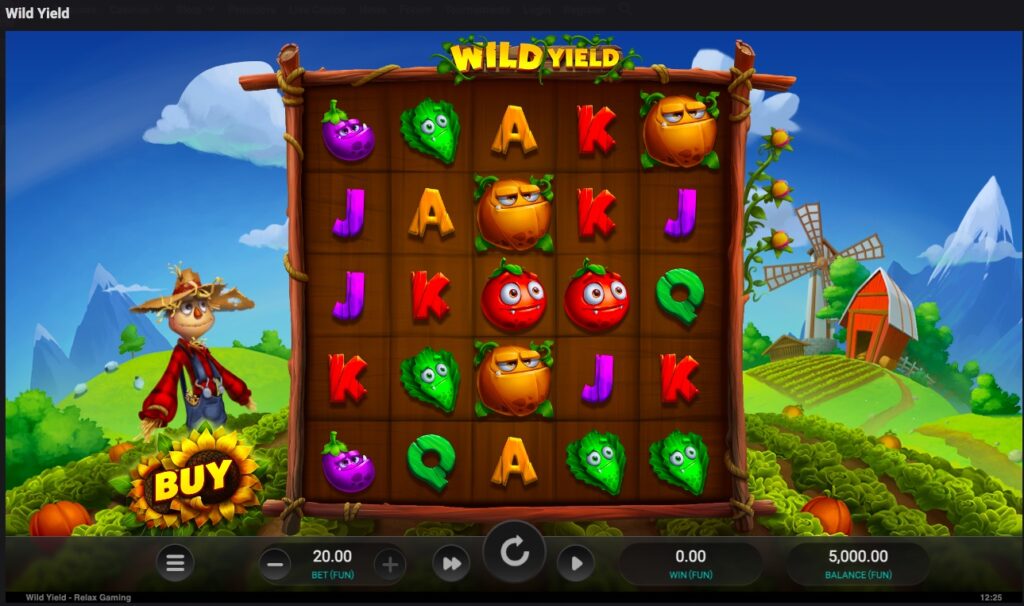The height and width of the screenshot is (606, 1024).
Task: Increase the bet with the plus button
Action: click(x=390, y=564)
